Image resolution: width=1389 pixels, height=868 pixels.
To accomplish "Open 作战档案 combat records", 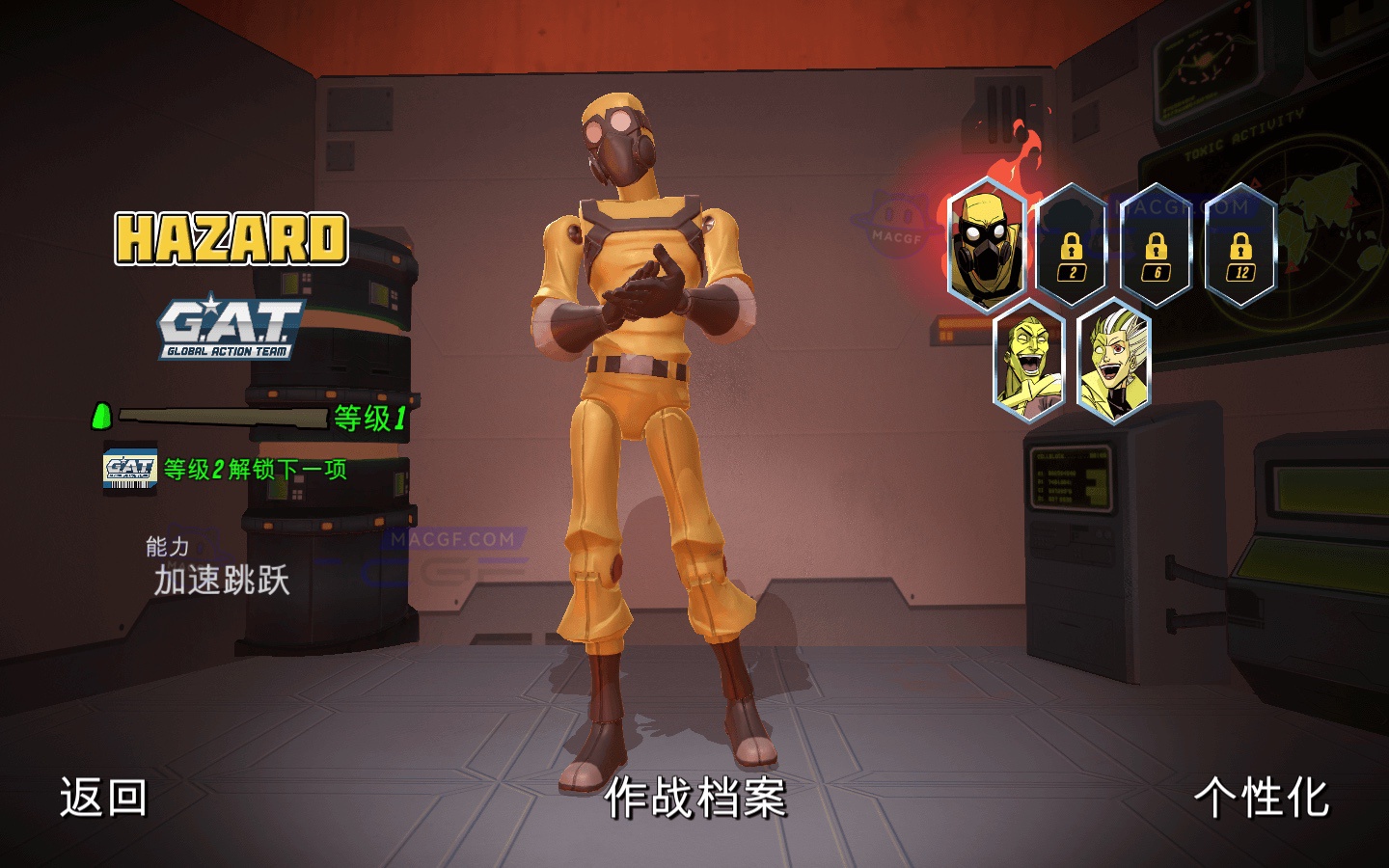I will click(696, 799).
